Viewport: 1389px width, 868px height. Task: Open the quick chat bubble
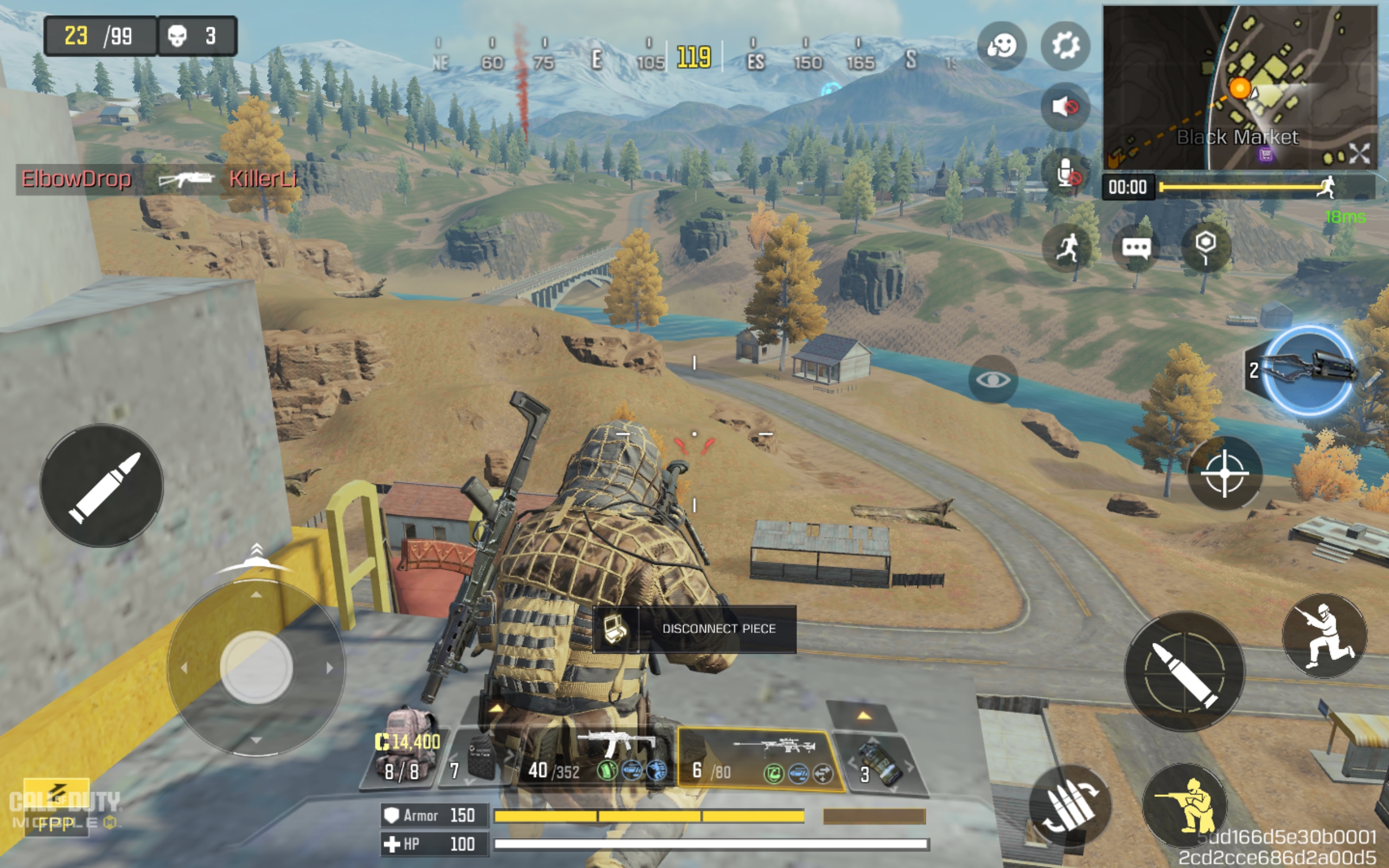[1135, 248]
